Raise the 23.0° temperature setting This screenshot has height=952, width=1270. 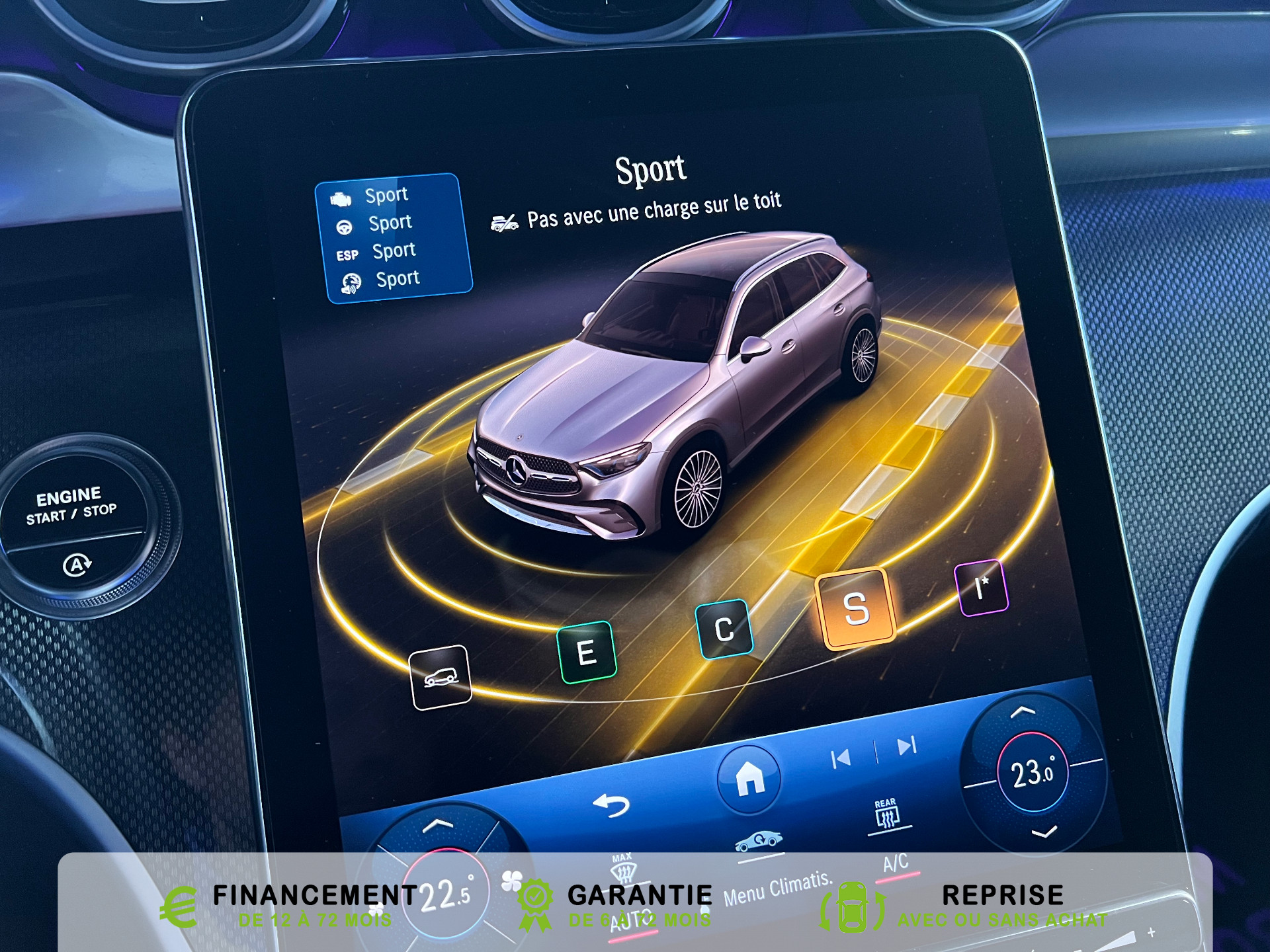(x=1023, y=712)
